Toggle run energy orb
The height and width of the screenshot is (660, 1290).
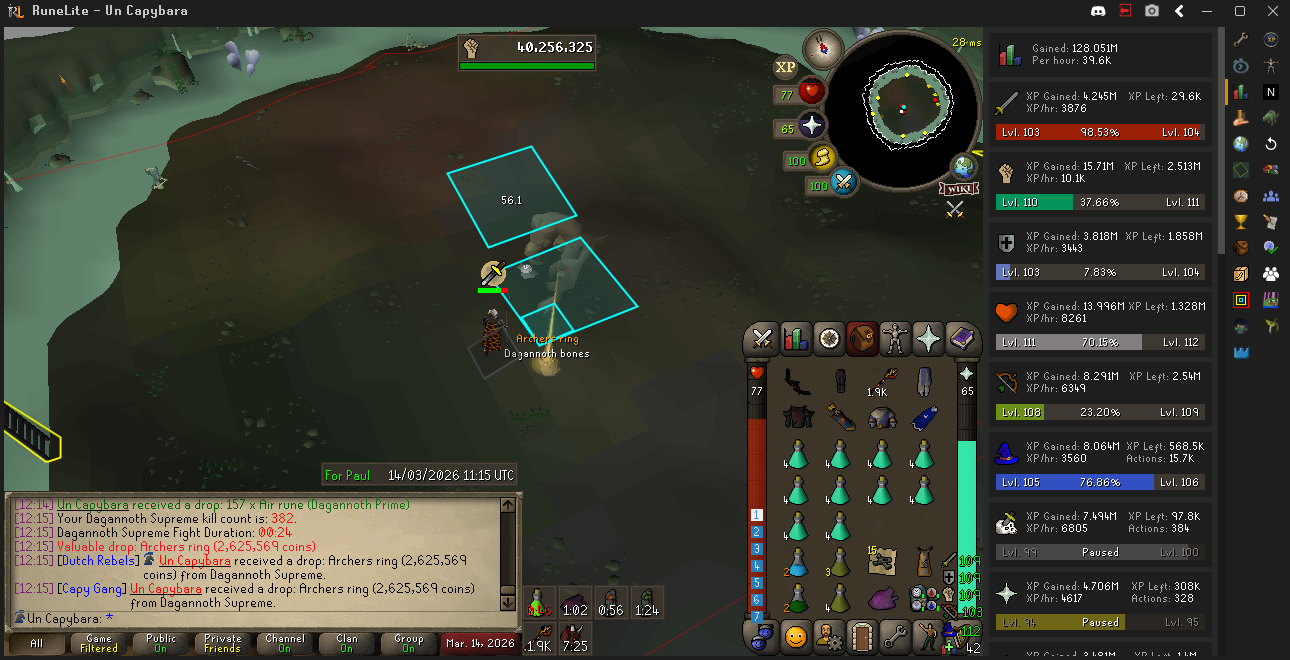click(823, 158)
